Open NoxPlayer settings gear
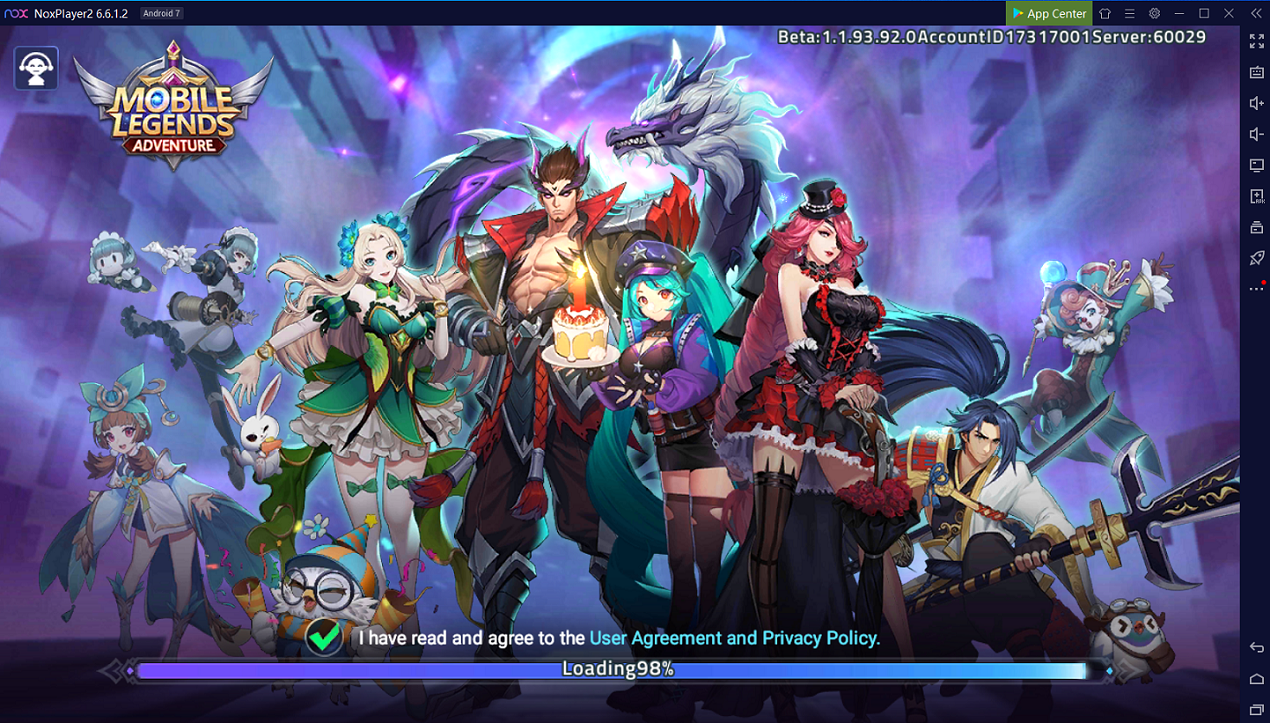This screenshot has width=1270, height=723. [x=1154, y=13]
